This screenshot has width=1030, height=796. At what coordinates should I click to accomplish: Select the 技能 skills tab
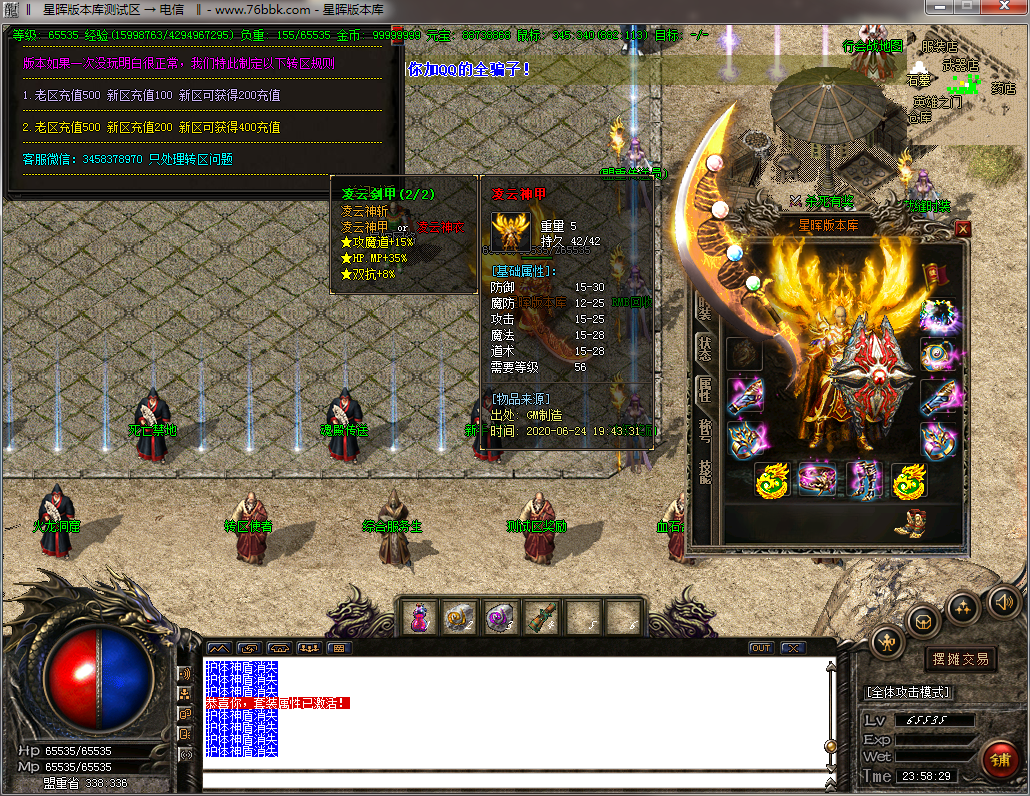coord(704,470)
